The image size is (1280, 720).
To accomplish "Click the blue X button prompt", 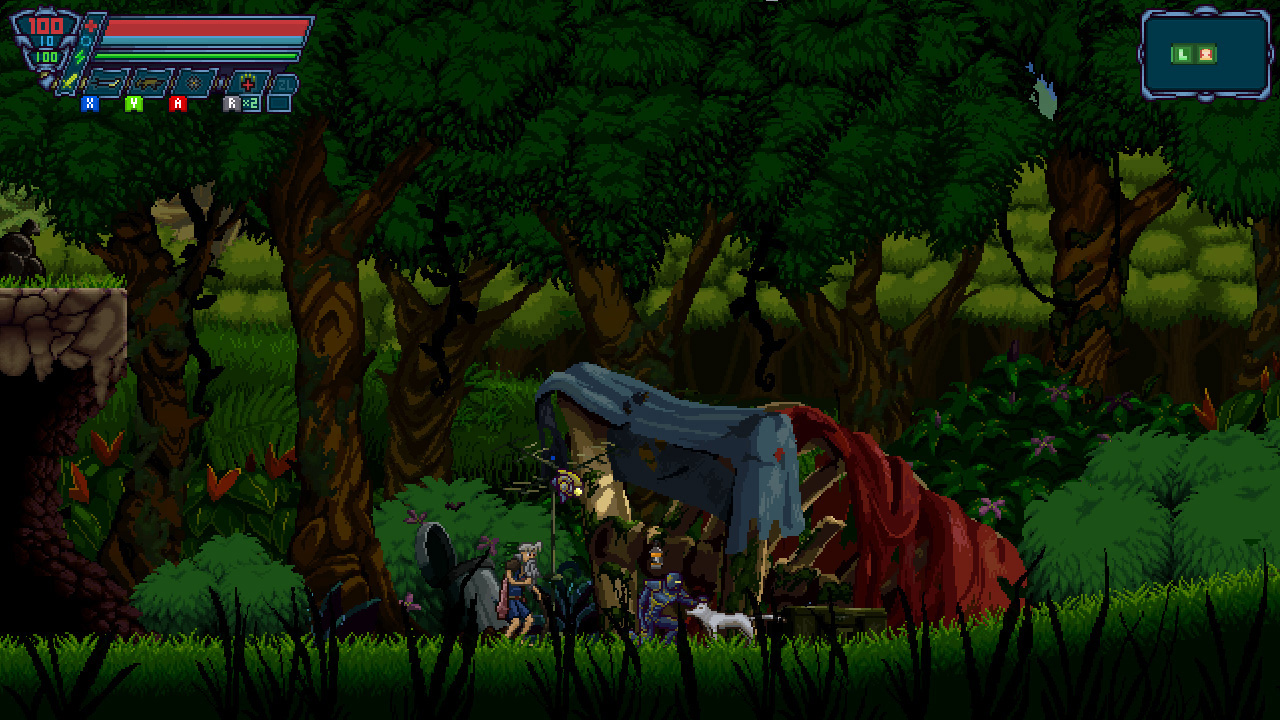I will 89,104.
